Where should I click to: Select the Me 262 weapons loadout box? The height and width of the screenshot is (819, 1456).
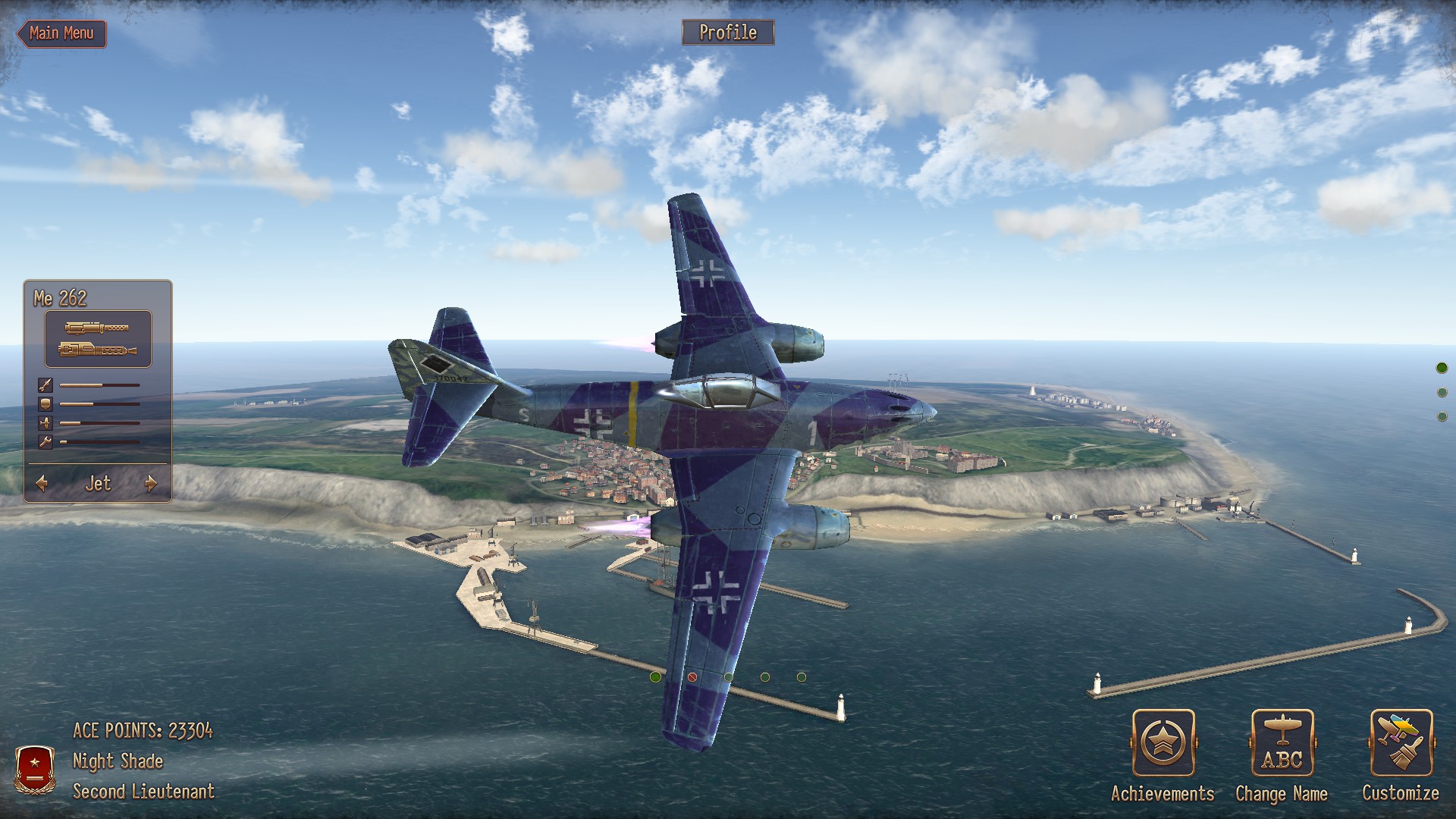point(98,339)
